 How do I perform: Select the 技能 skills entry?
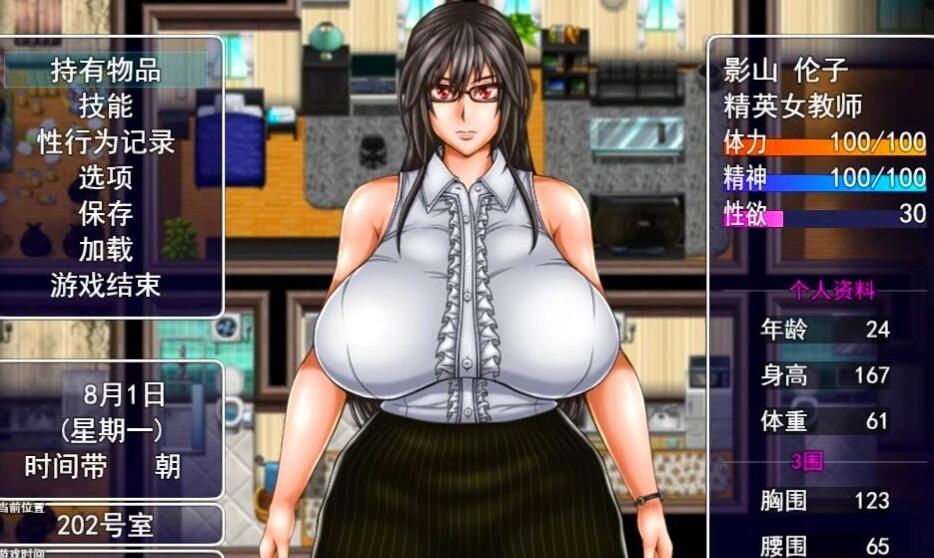click(106, 106)
